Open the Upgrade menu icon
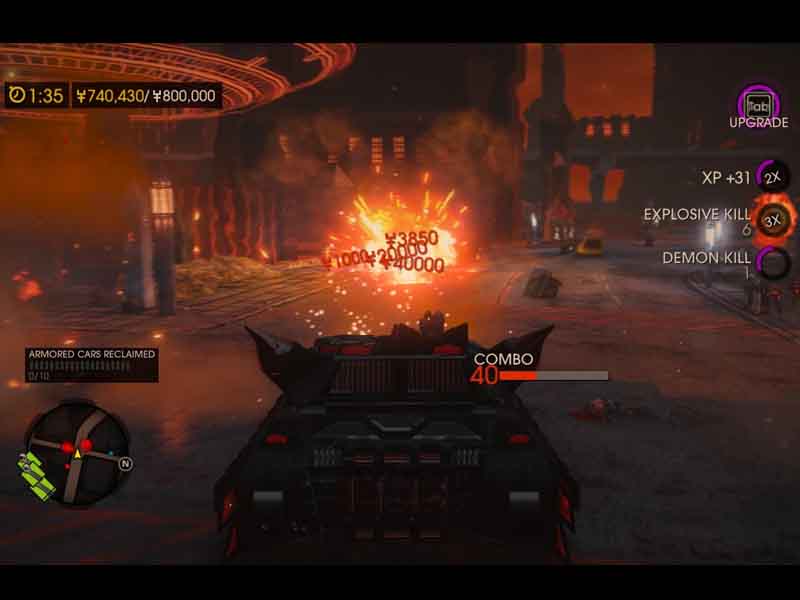The image size is (800, 600). pyautogui.click(x=758, y=104)
